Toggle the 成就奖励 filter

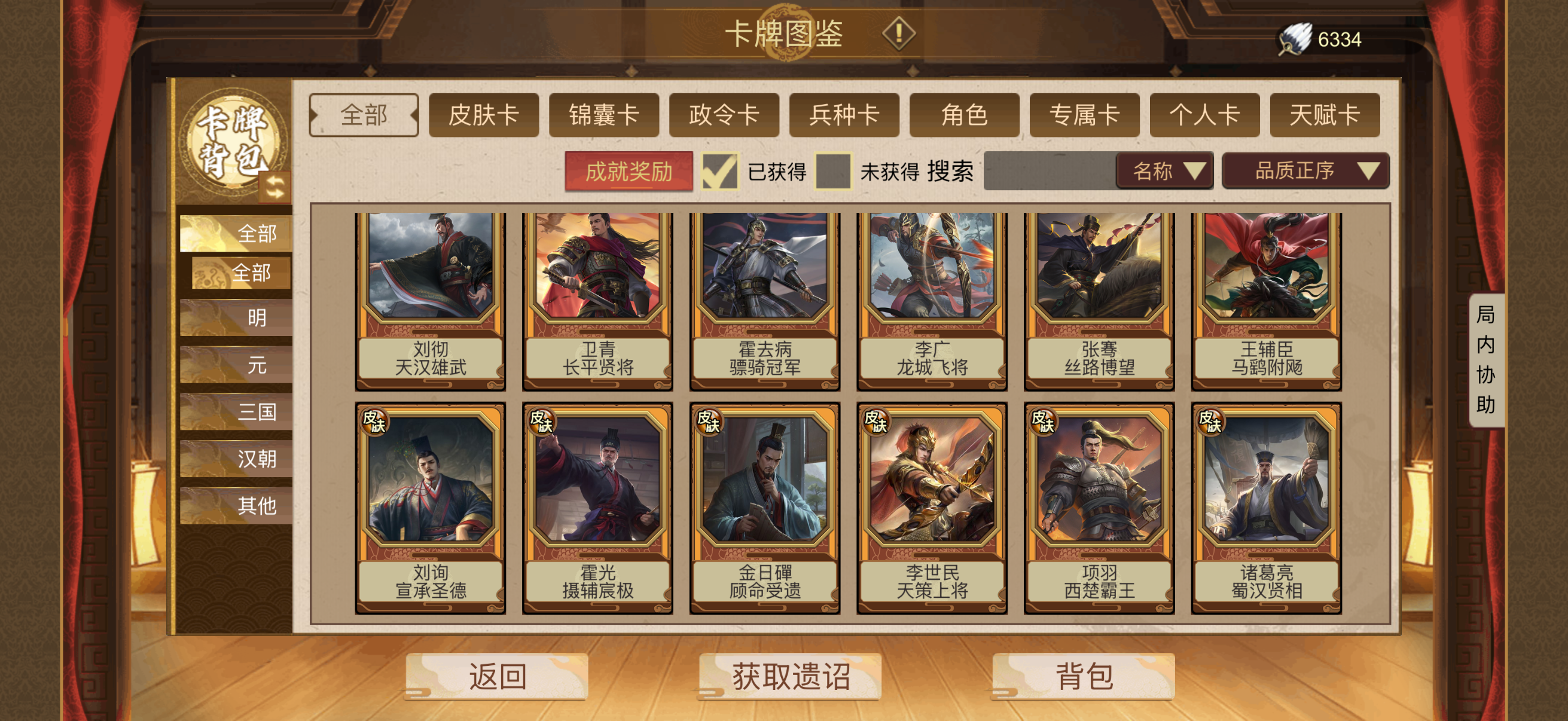point(630,172)
